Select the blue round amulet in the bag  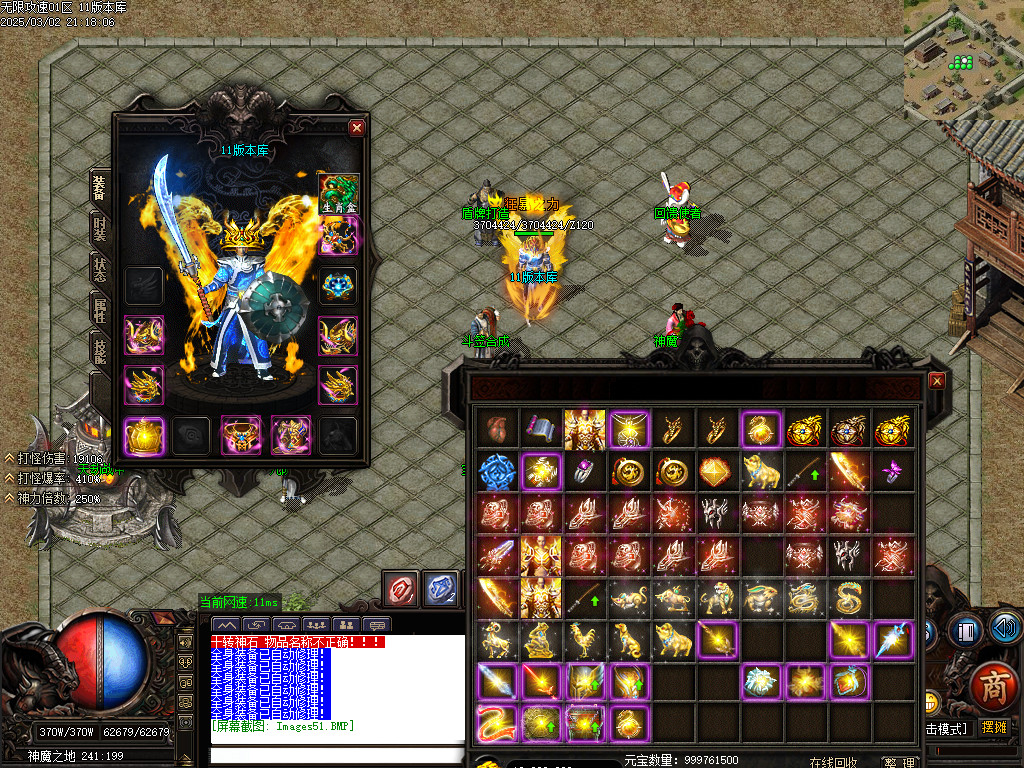pyautogui.click(x=497, y=470)
